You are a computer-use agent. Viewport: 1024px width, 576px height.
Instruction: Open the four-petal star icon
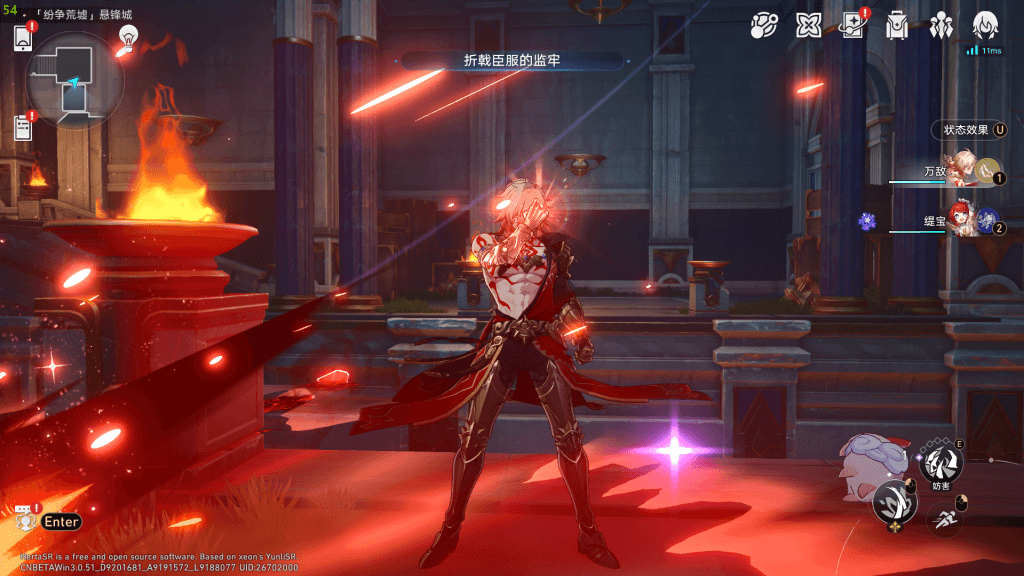tap(808, 25)
